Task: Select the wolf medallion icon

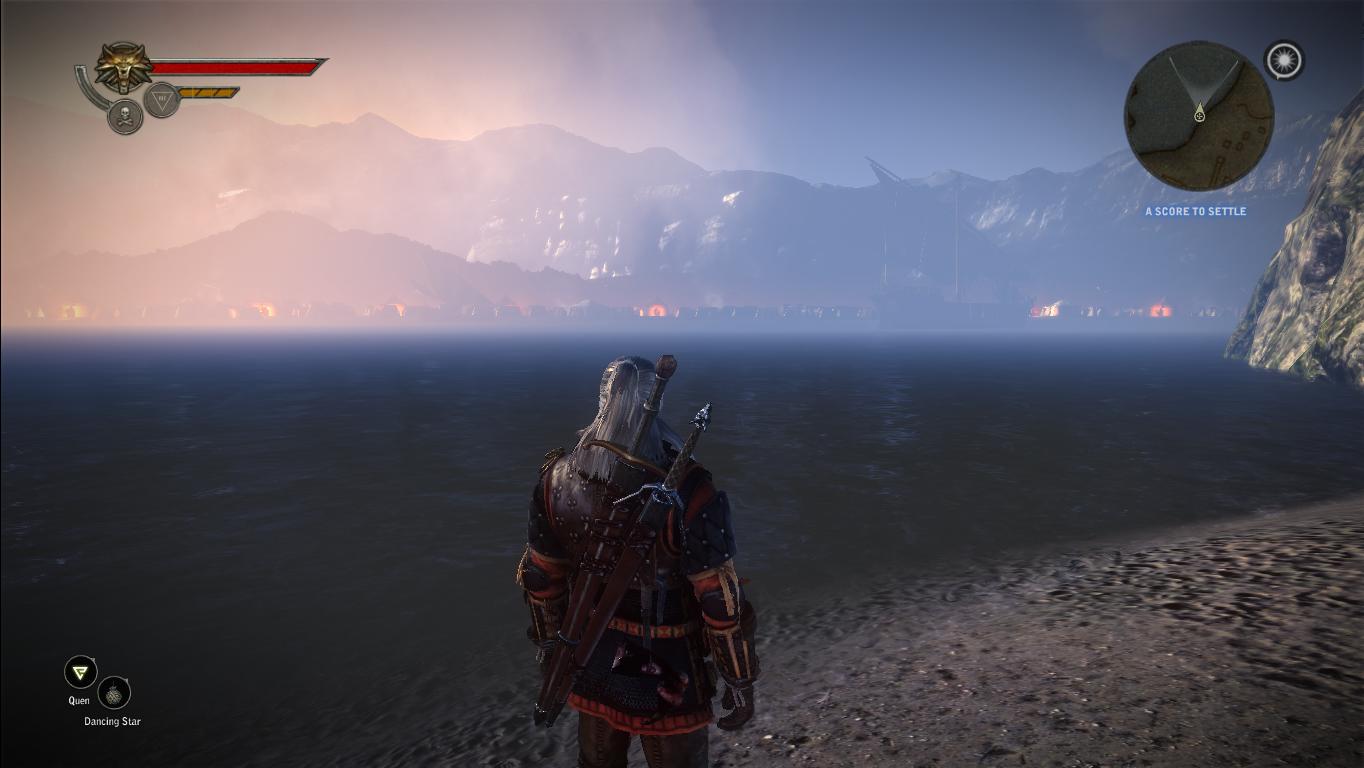Action: [x=123, y=68]
